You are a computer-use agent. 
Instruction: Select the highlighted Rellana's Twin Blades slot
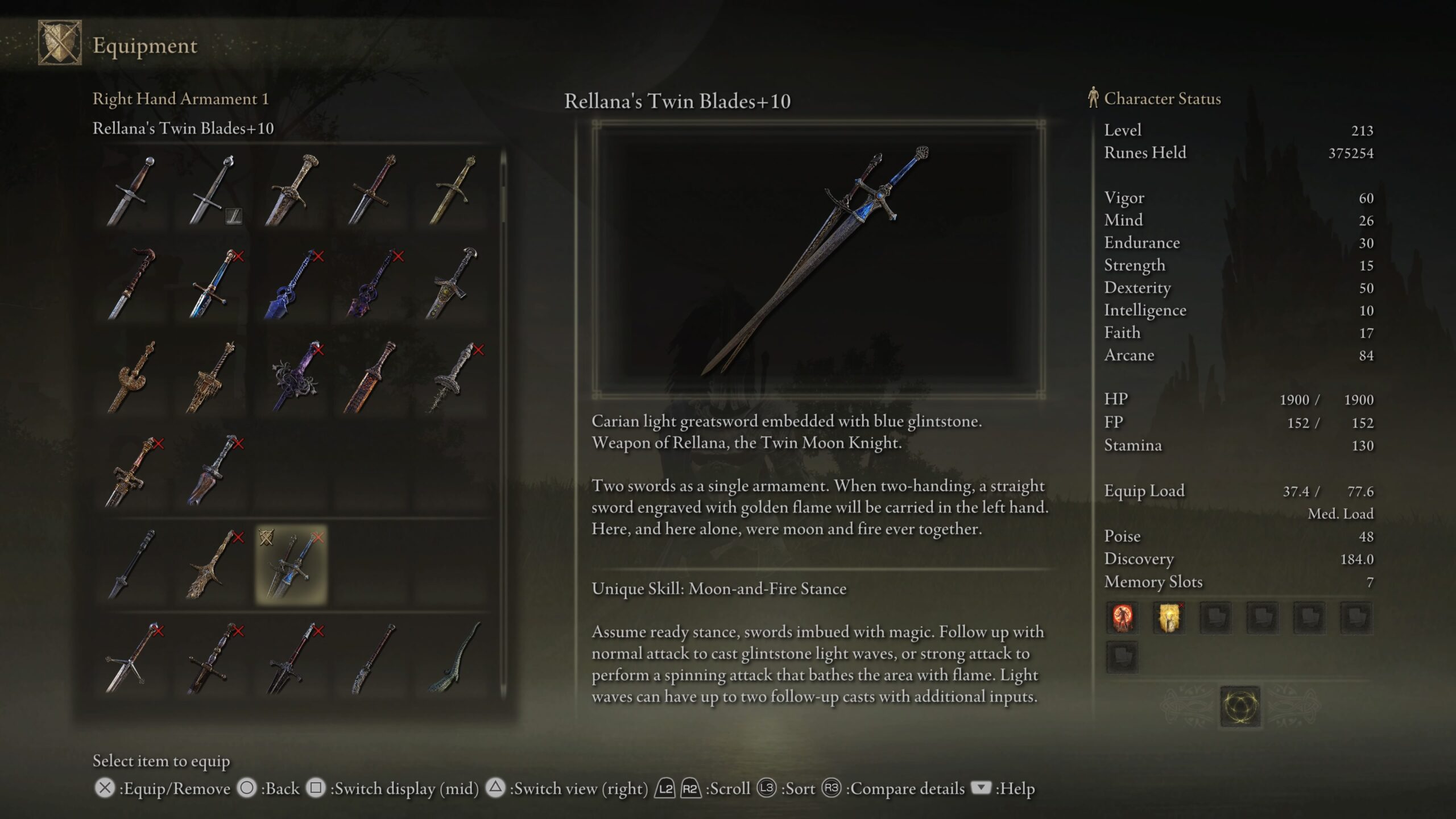pos(291,564)
